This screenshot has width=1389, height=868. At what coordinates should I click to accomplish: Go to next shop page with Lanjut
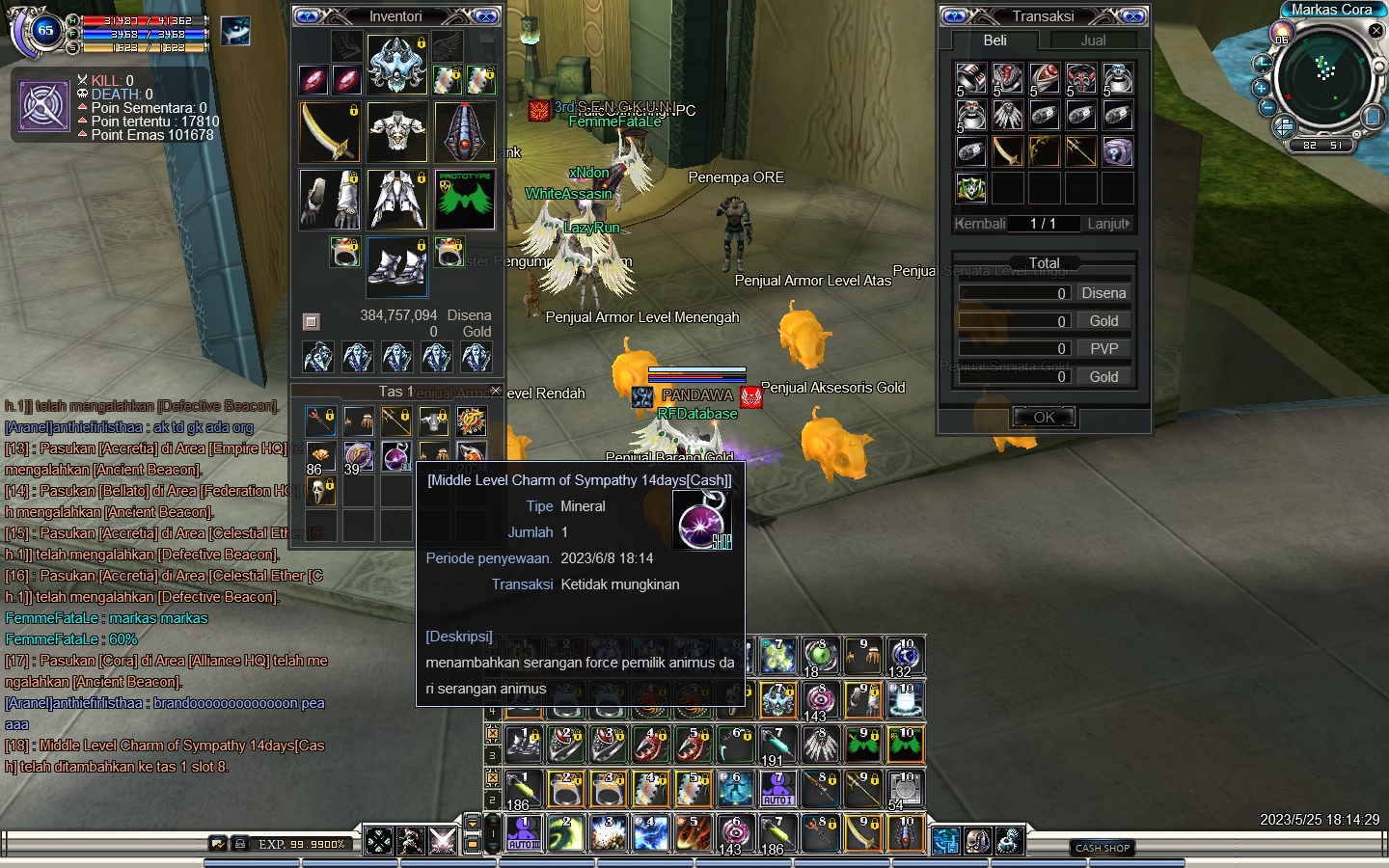tap(1108, 224)
